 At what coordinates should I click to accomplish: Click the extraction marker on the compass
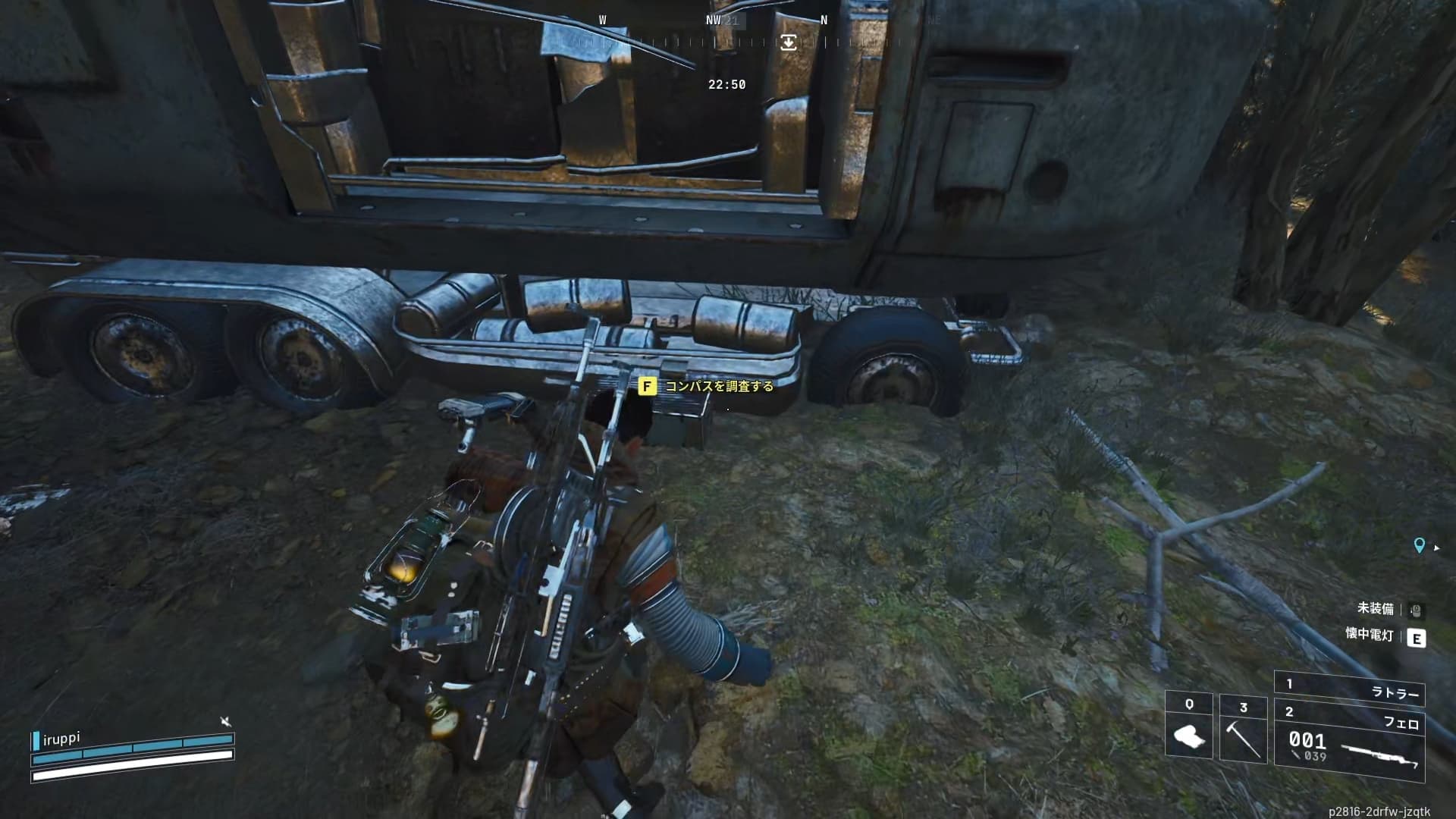(x=789, y=42)
